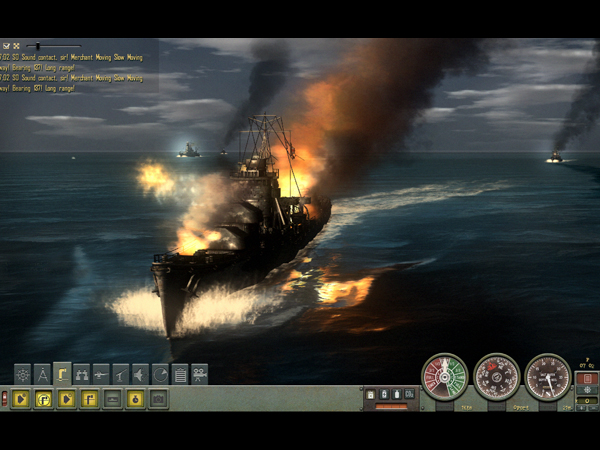The width and height of the screenshot is (600, 450).
Task: Adjust the message log transparency slider
Action: point(38,46)
